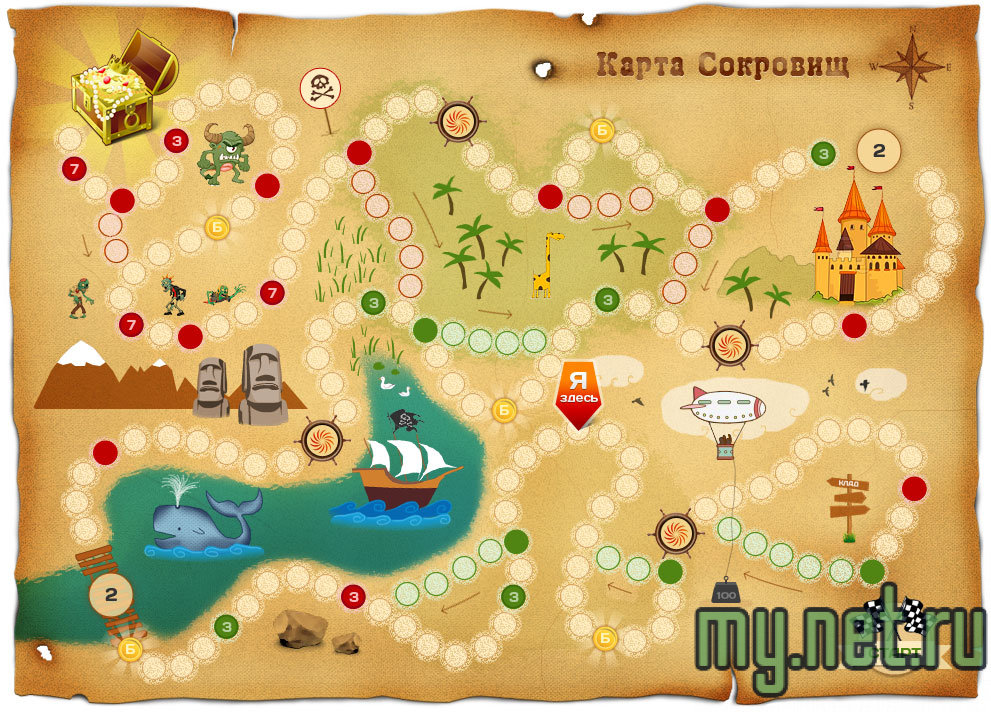The width and height of the screenshot is (991, 712).
Task: Choose the number 2 circle on the wooden bridge
Action: coord(112,594)
